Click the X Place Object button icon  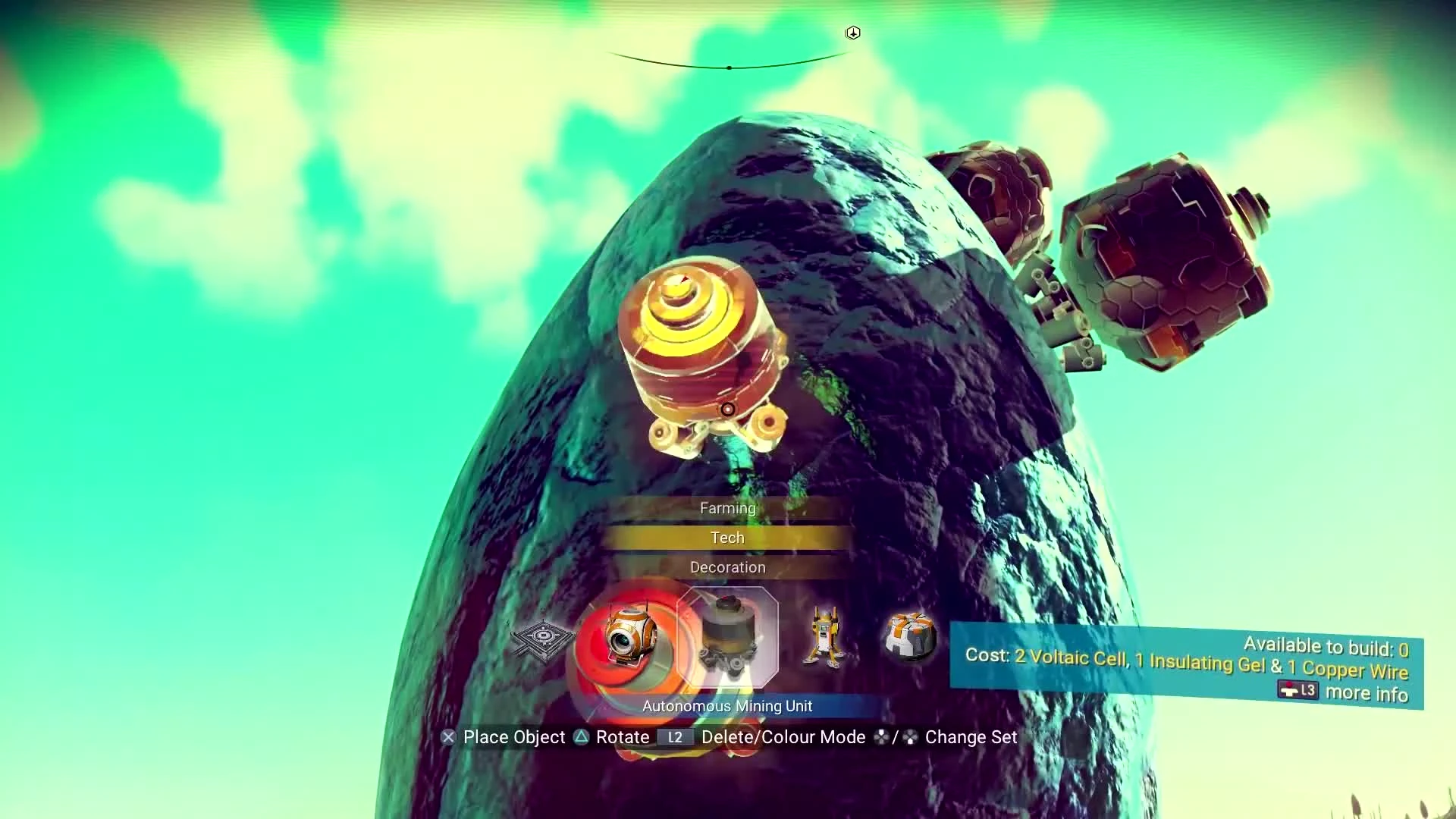pos(448,736)
